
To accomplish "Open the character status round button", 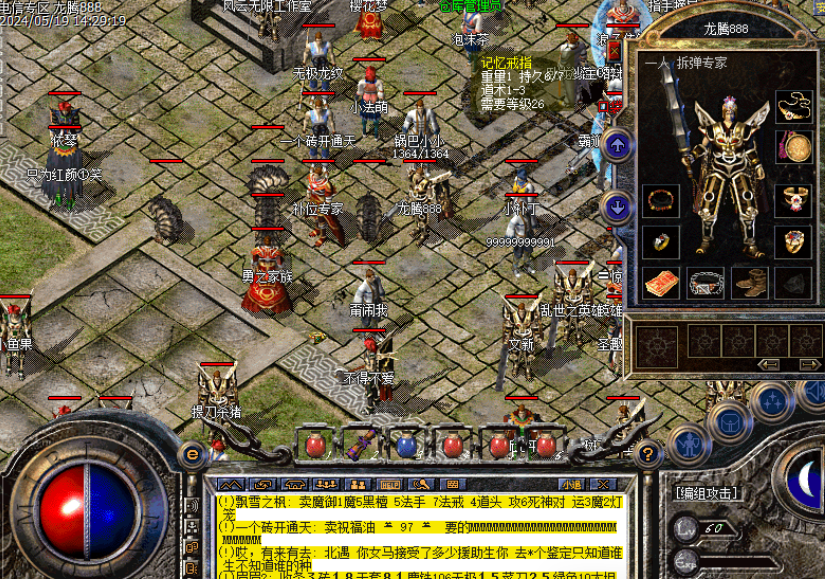I will click(x=688, y=444).
